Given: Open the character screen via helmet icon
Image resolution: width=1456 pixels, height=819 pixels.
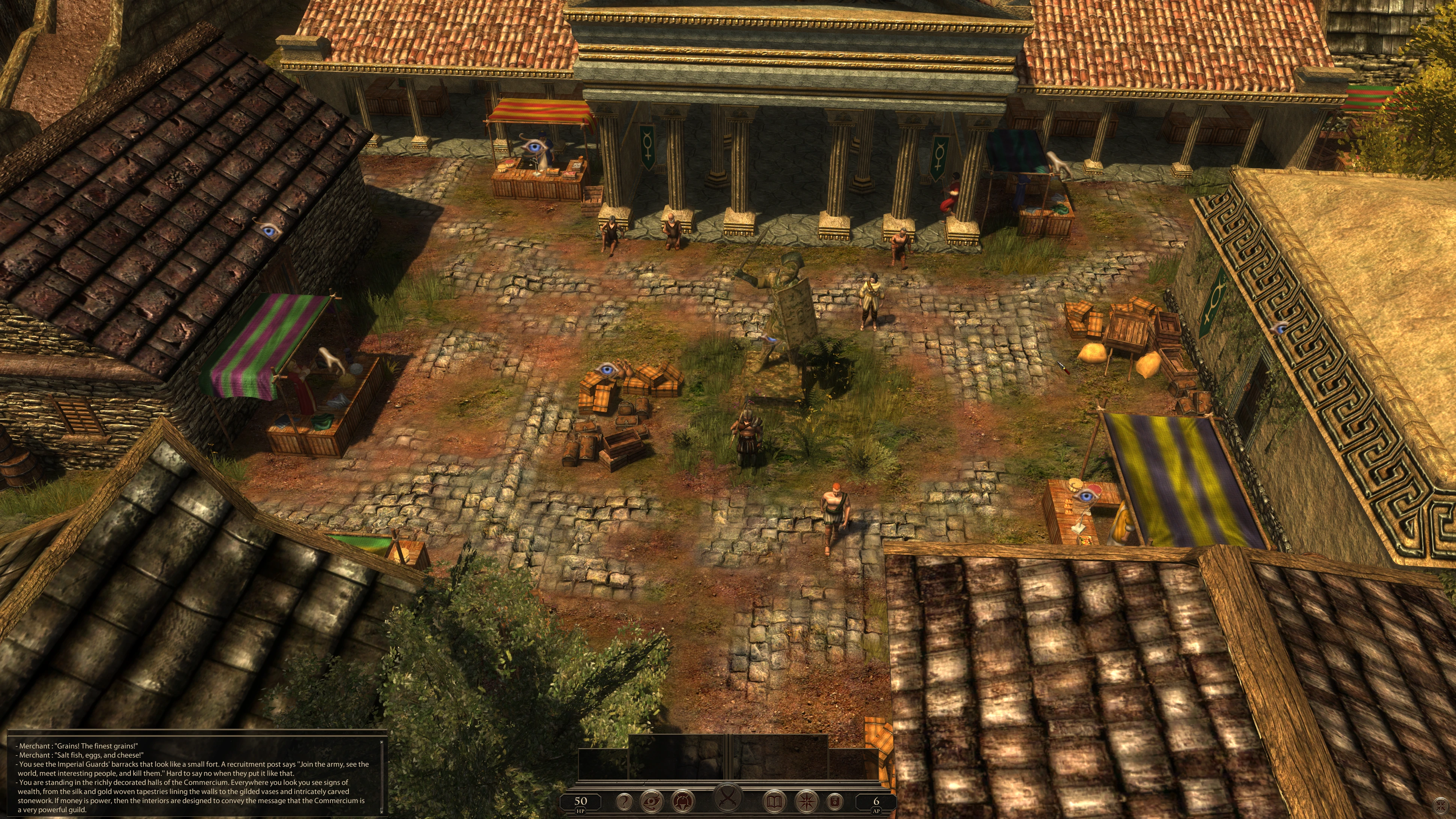Looking at the screenshot, I should (x=682, y=801).
